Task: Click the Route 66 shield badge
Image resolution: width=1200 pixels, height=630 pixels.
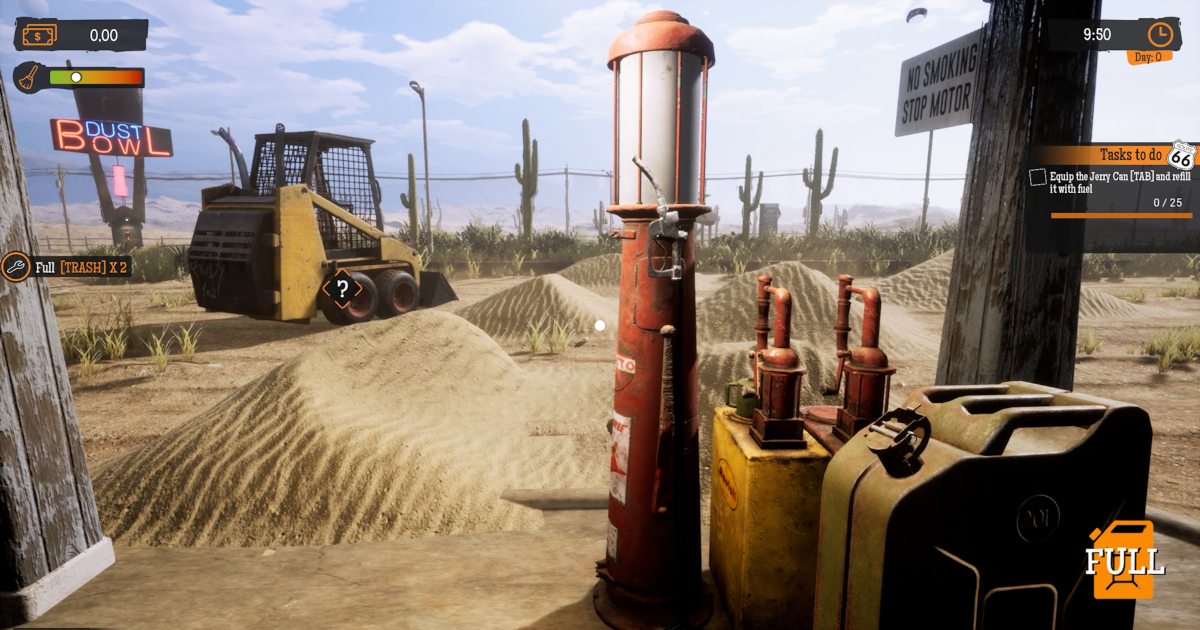Action: [x=1181, y=156]
